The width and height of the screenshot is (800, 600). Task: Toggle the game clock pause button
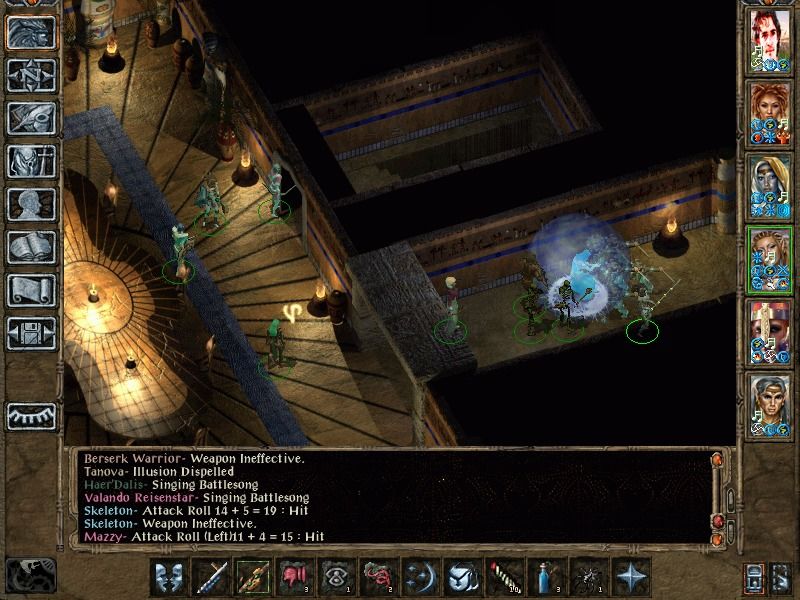pos(30,575)
